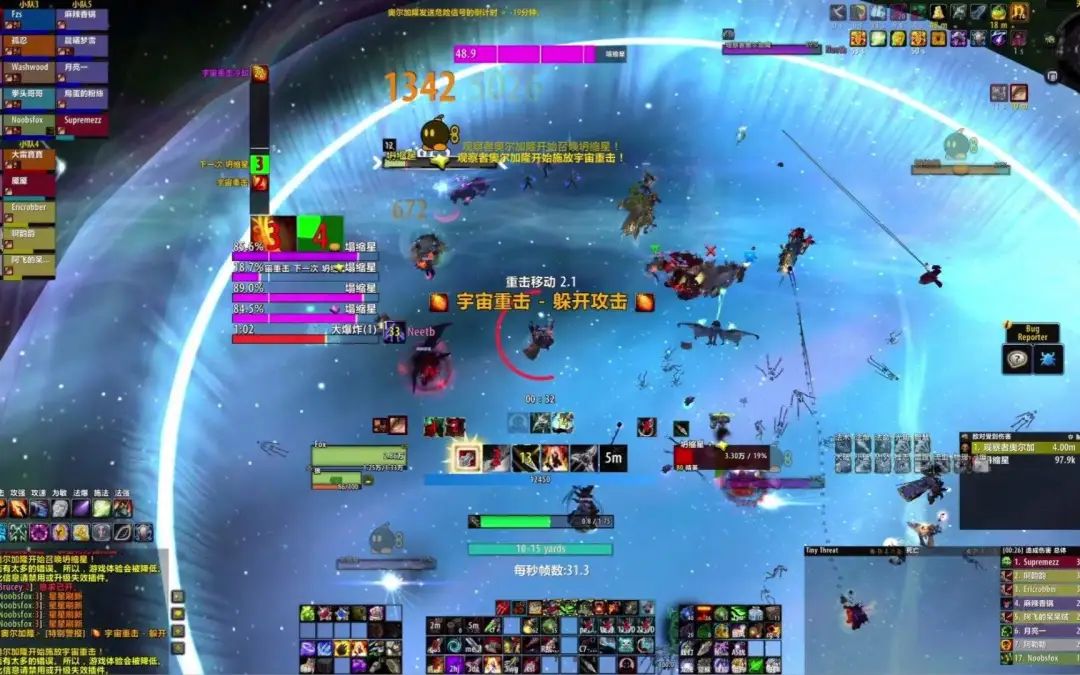Viewport: 1080px width, 675px height.
Task: Open the Bug Reporter question mark button
Action: [1018, 360]
